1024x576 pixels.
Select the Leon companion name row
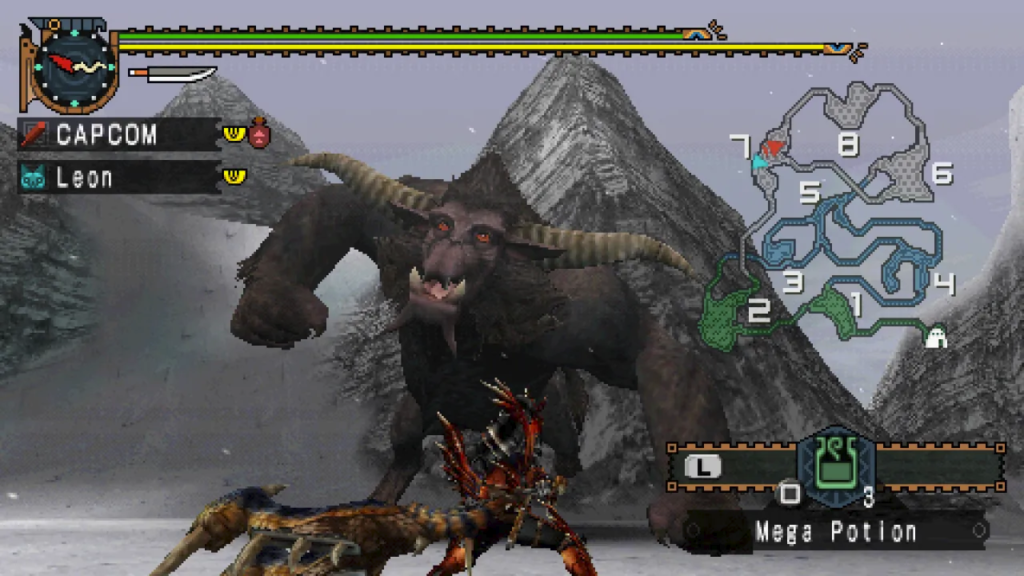click(x=118, y=178)
